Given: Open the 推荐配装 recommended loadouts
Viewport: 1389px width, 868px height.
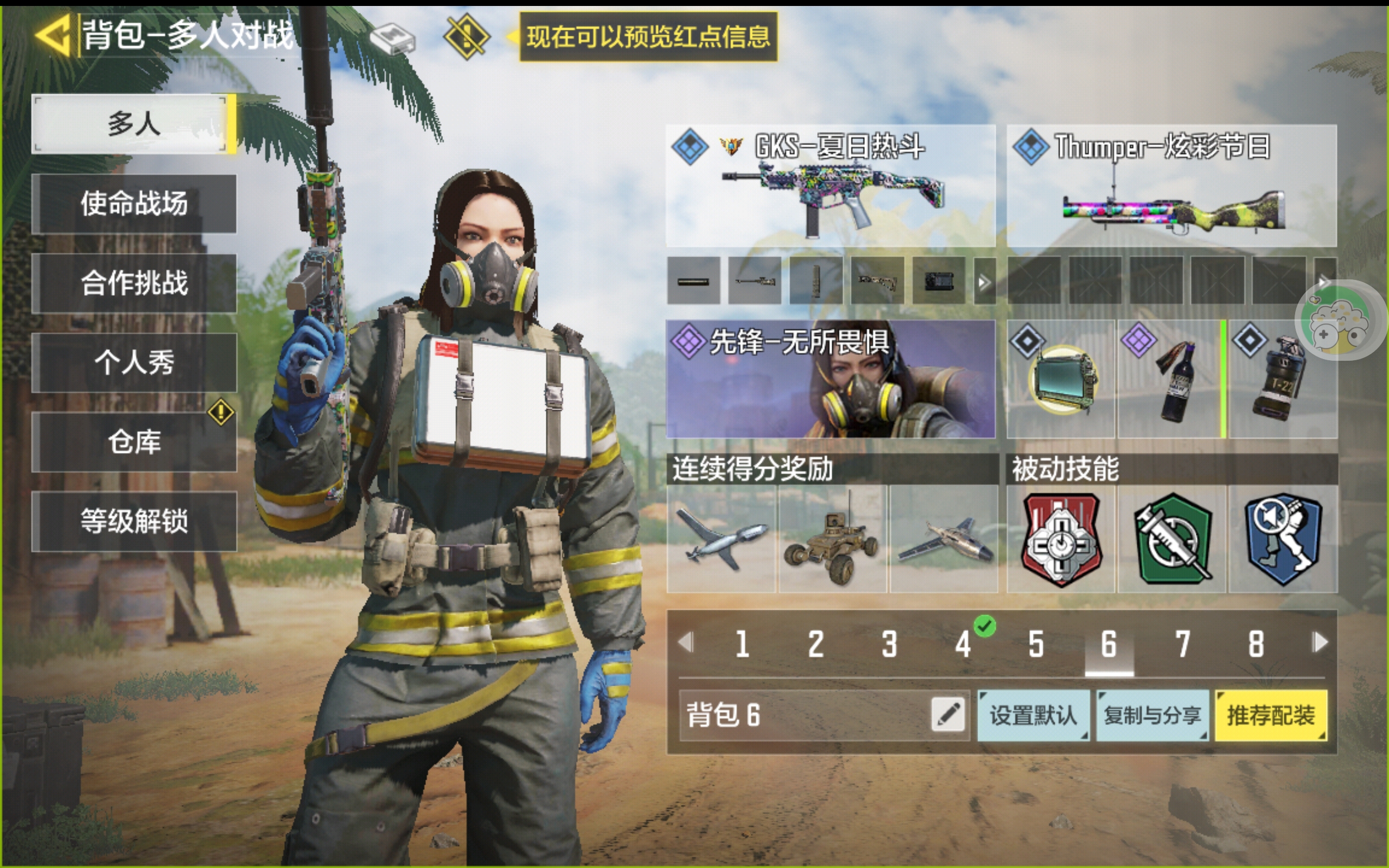Looking at the screenshot, I should point(1270,716).
